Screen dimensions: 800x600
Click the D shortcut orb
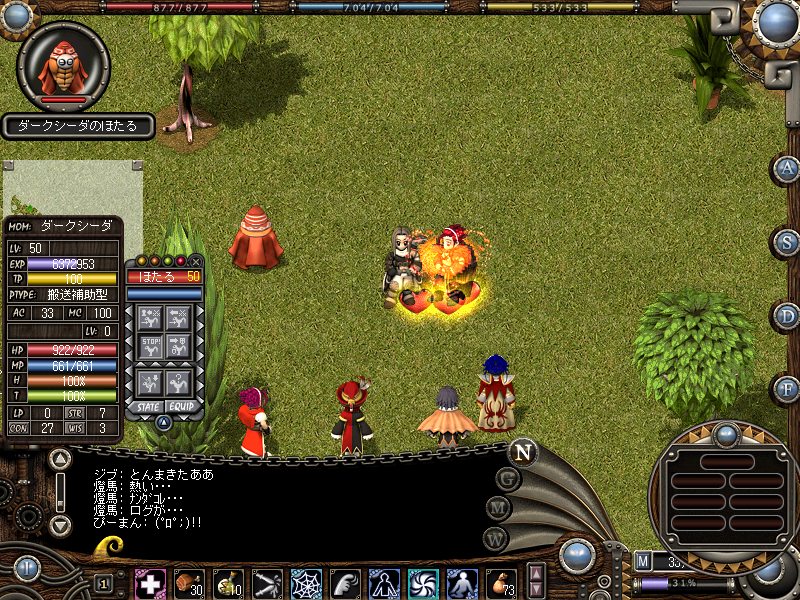(x=788, y=316)
